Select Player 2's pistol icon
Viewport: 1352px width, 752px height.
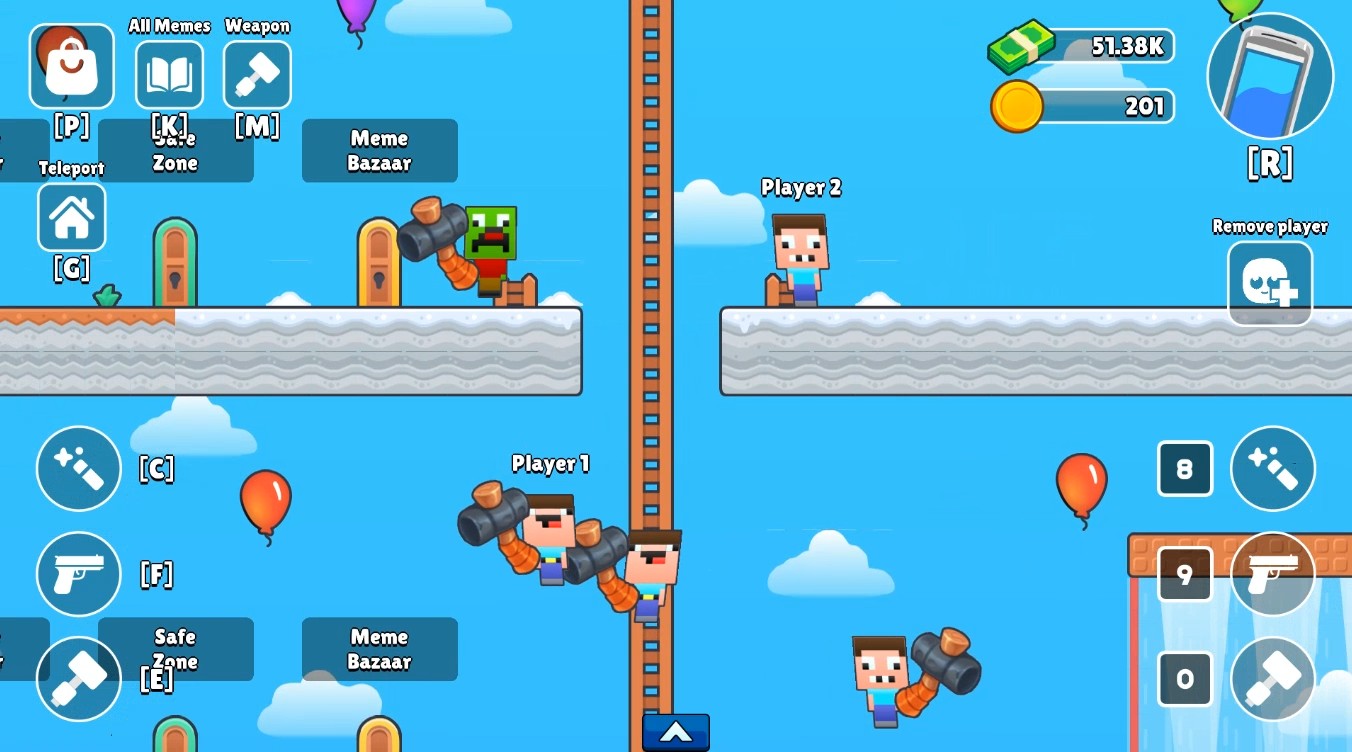click(x=1272, y=574)
